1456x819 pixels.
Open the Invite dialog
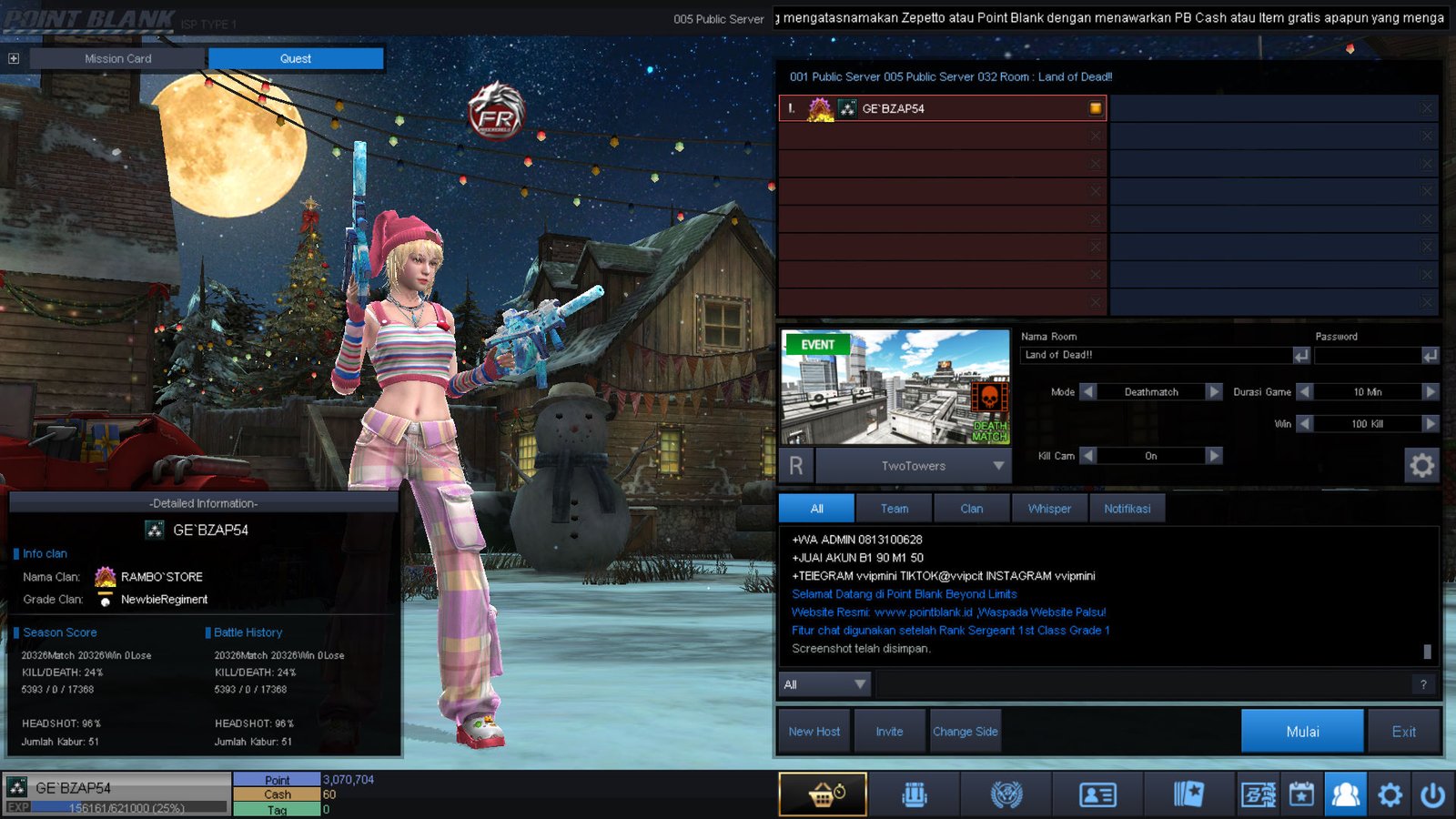889,732
